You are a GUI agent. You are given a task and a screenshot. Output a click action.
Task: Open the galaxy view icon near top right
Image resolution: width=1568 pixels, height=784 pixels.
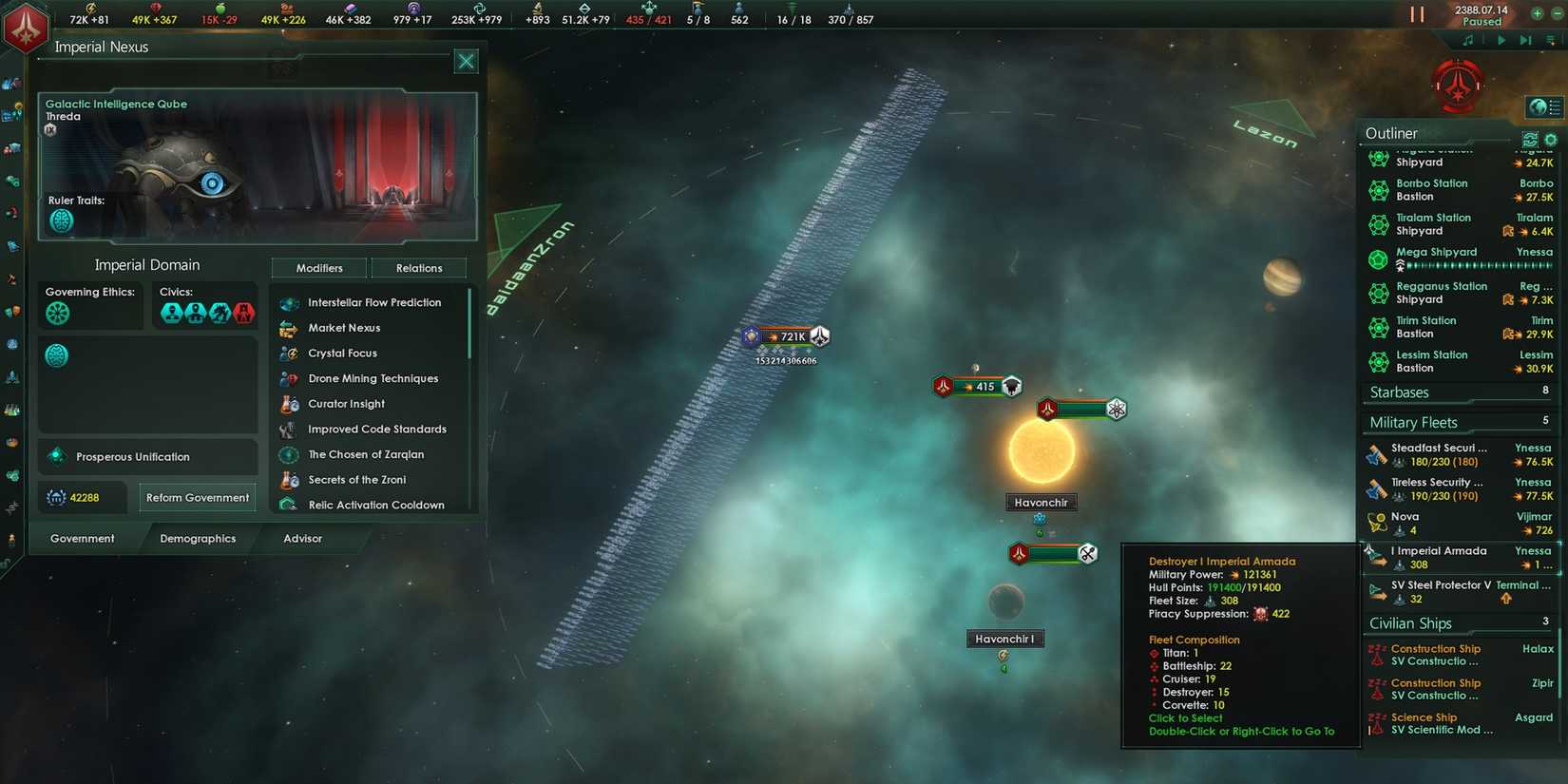pos(1543,107)
